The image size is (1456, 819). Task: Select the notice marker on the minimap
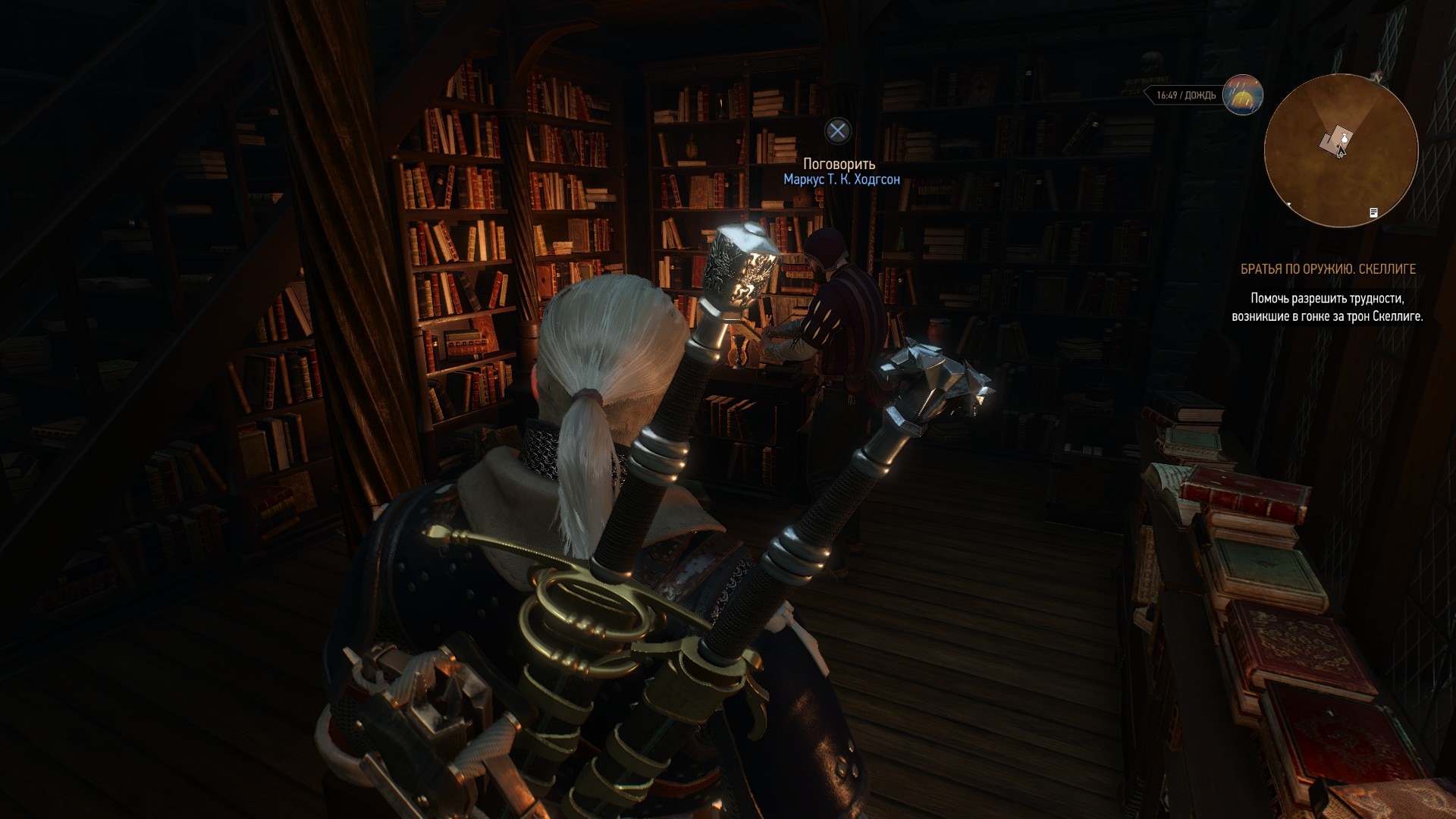click(x=1373, y=213)
